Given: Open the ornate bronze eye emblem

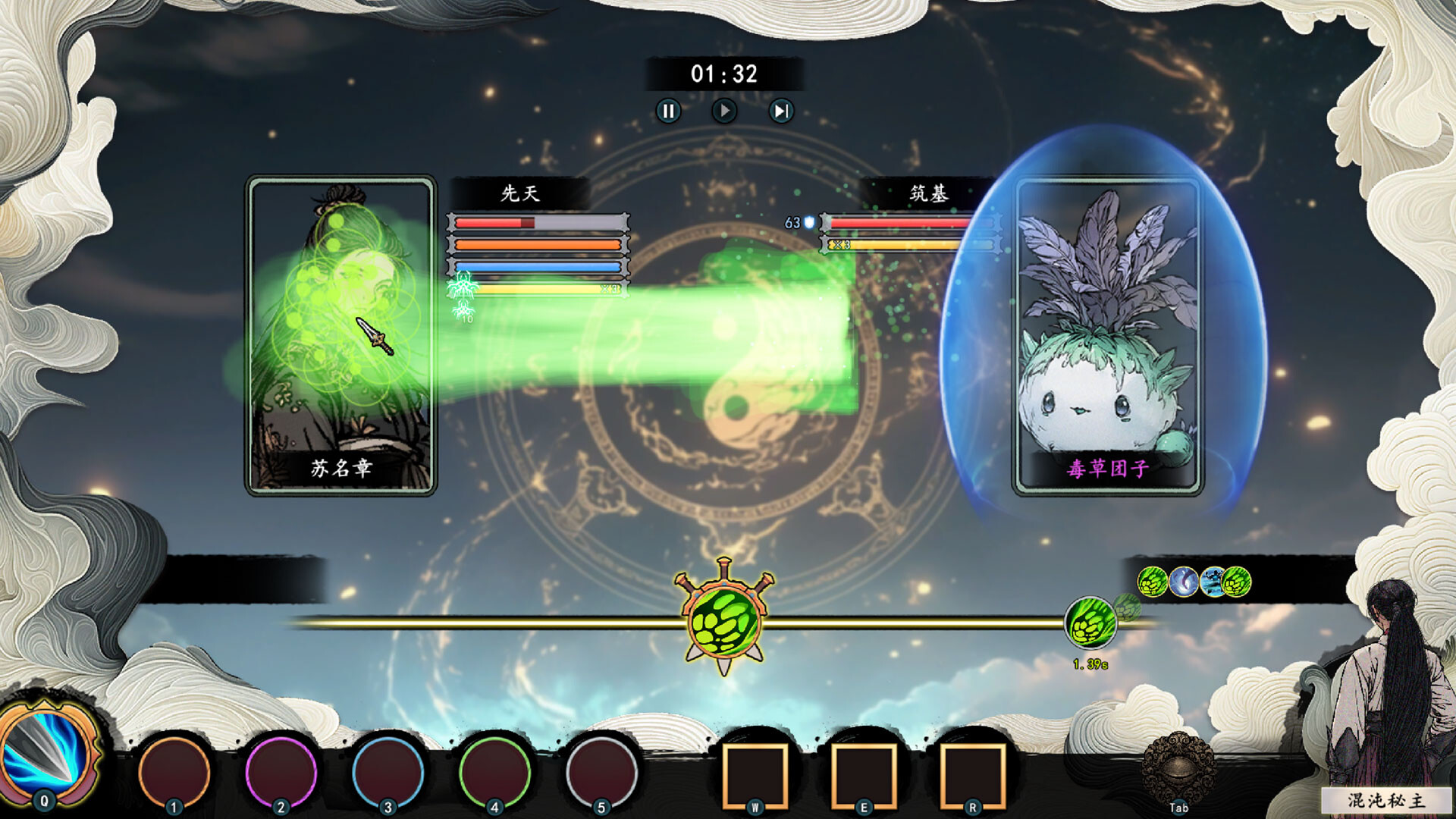Looking at the screenshot, I should 1178,767.
